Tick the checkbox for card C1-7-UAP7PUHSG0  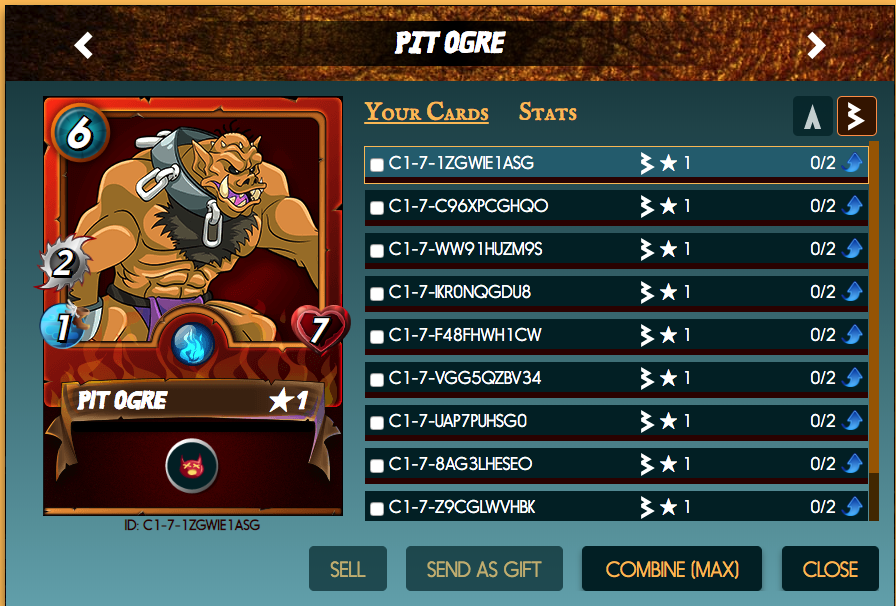tap(377, 422)
